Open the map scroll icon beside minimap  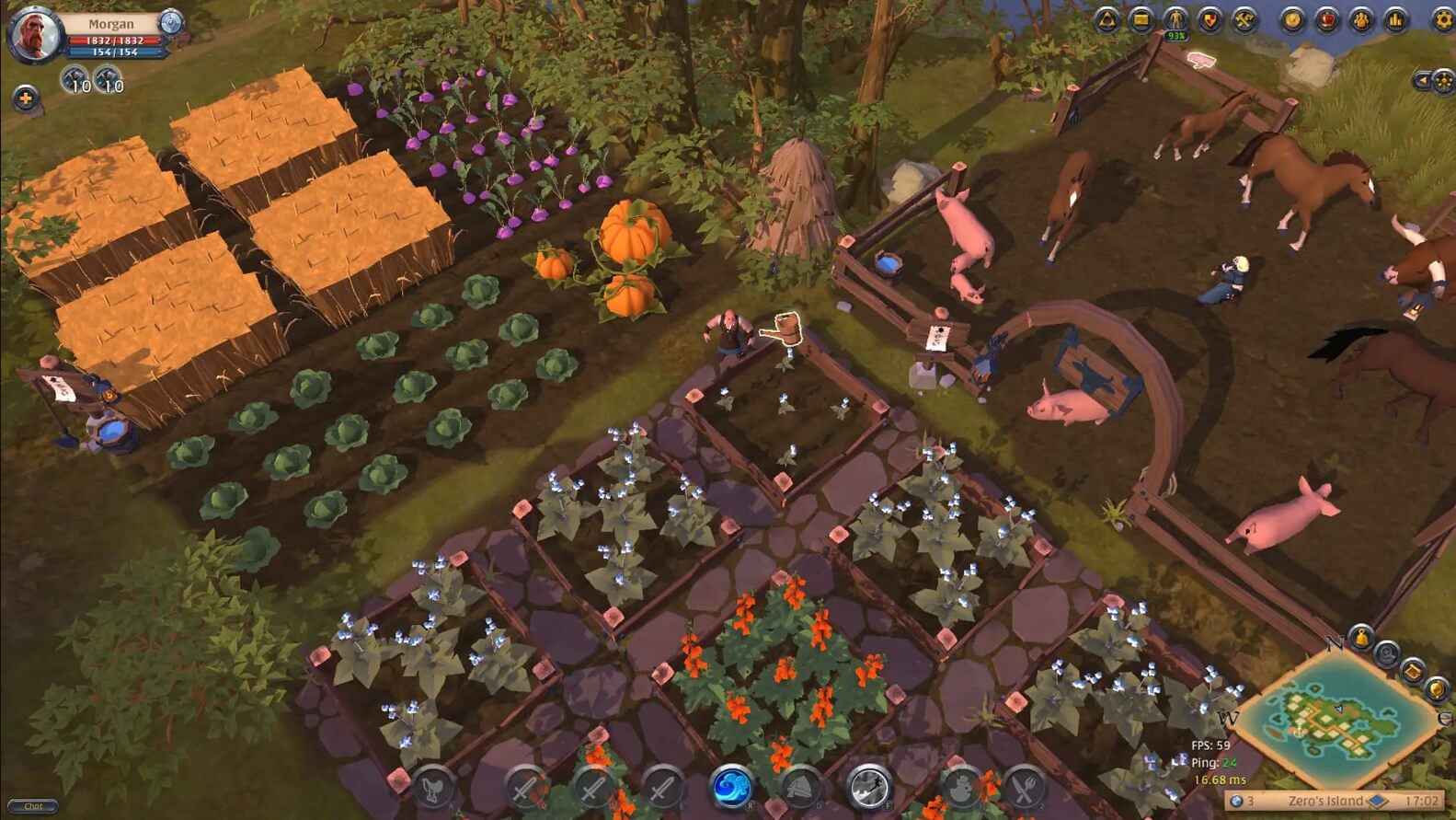click(1414, 671)
